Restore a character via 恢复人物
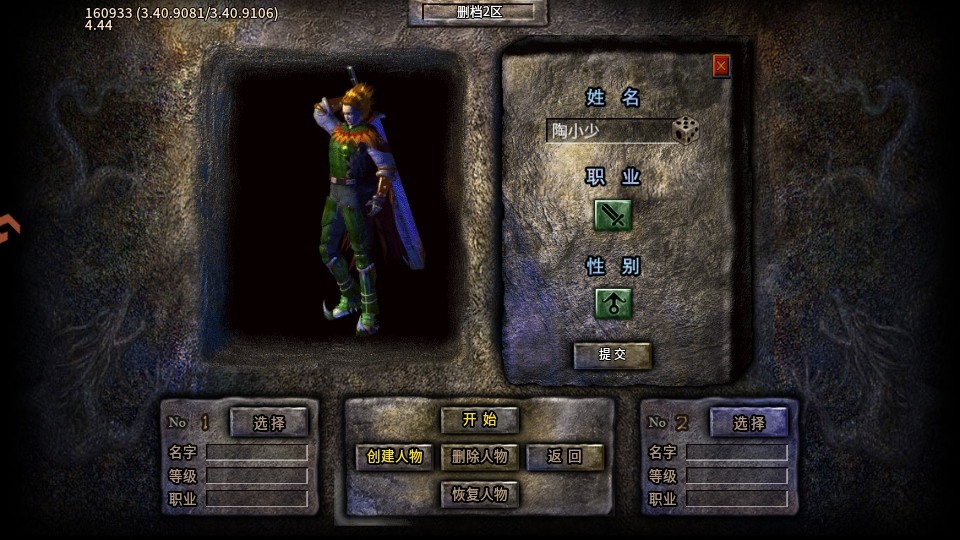 coord(480,494)
